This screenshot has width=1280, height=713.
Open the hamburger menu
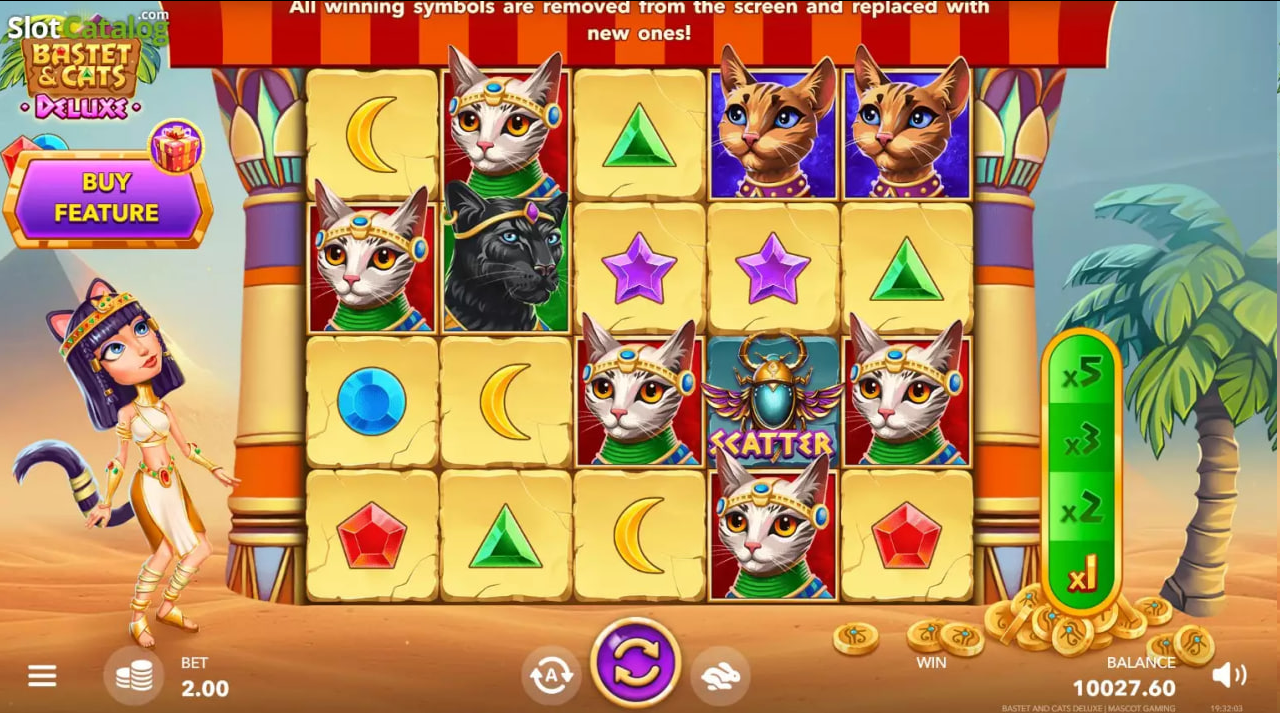[42, 677]
